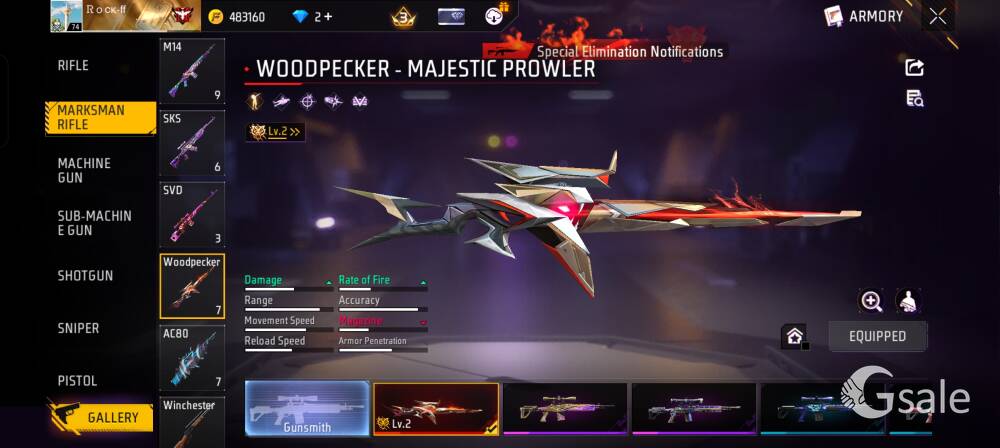The height and width of the screenshot is (448, 1000).
Task: Open the Gunsmith option
Action: (307, 408)
